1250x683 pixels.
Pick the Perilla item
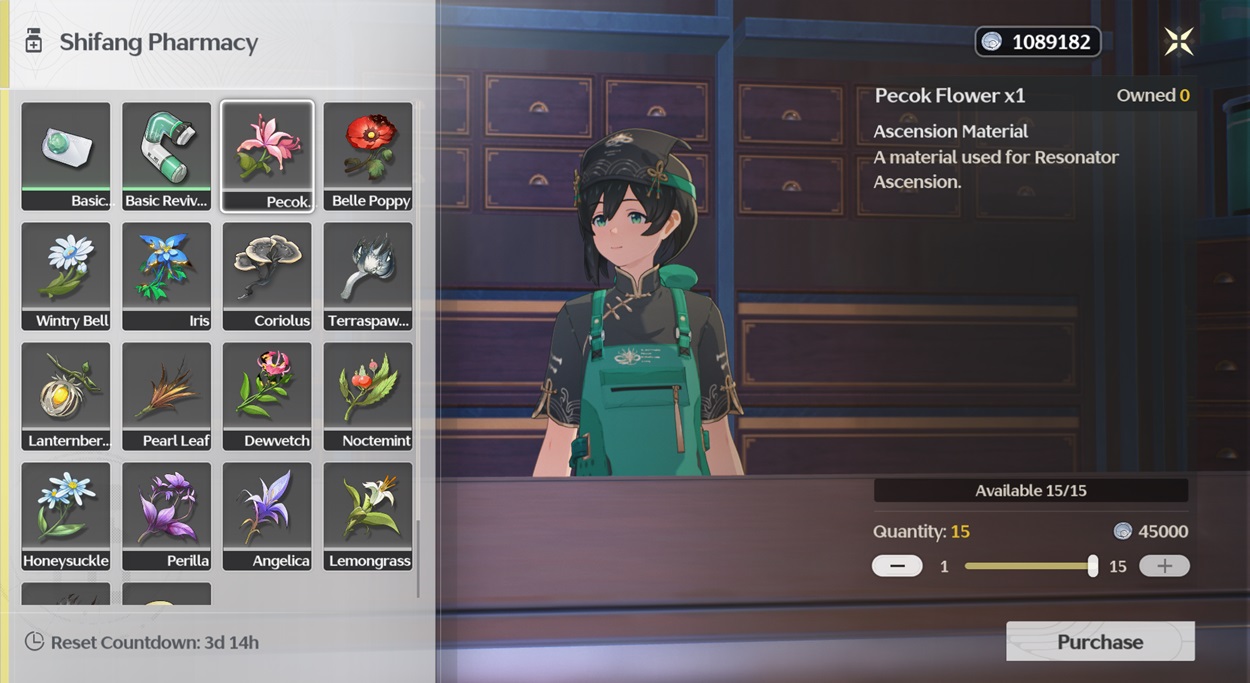(167, 515)
